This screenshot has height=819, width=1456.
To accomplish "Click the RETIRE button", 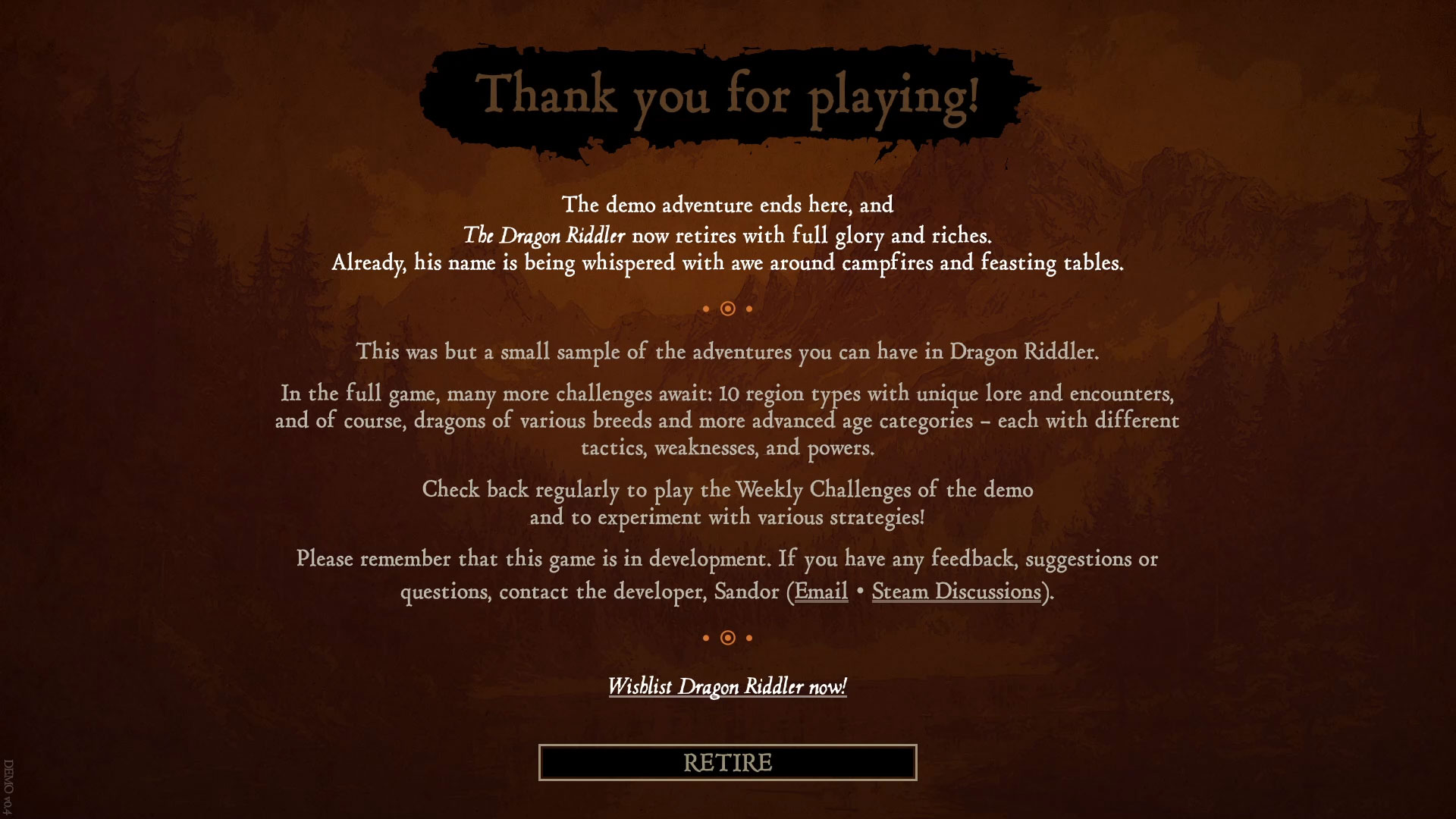I will pos(727,762).
